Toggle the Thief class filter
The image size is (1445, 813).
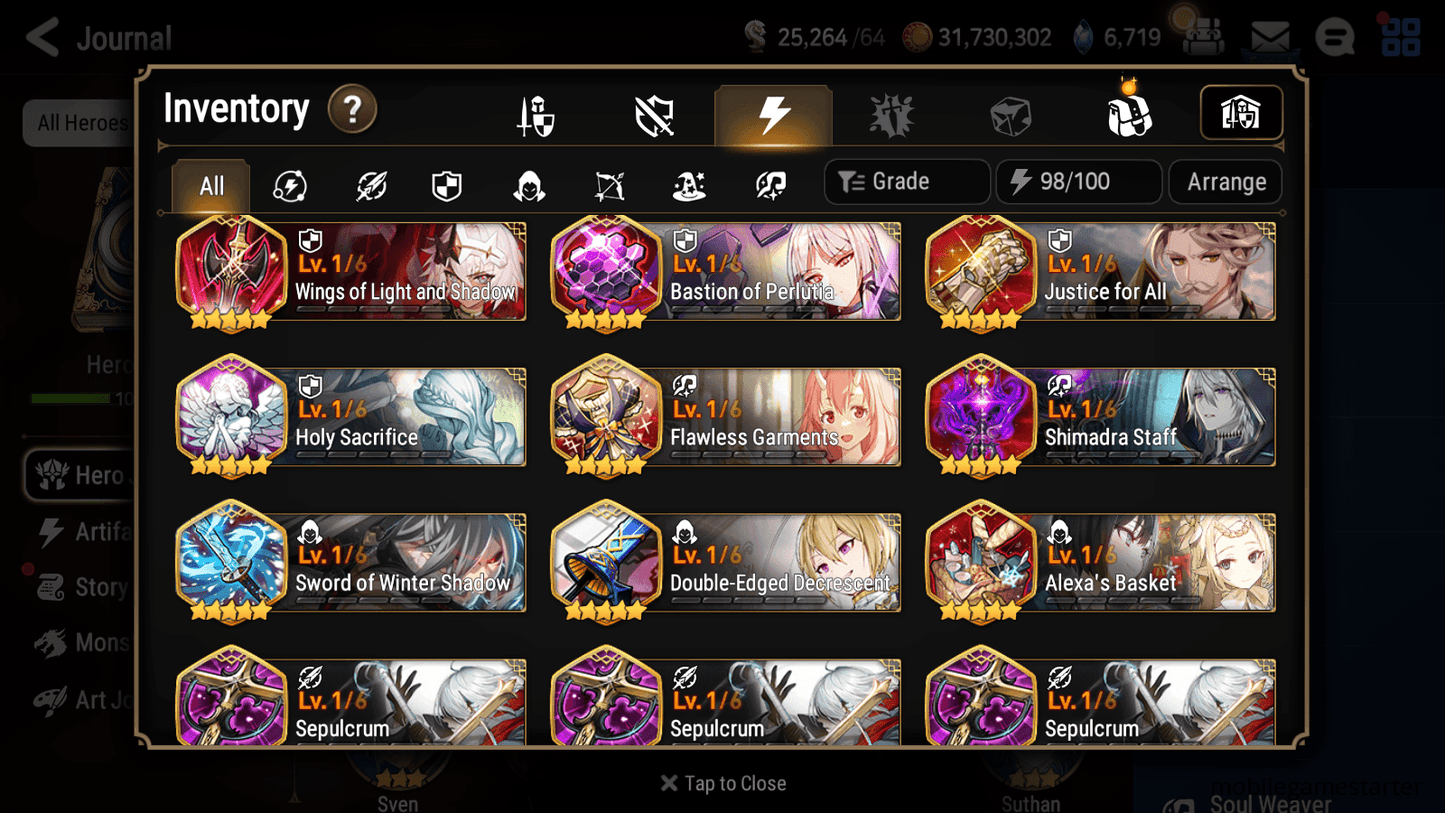tap(528, 183)
